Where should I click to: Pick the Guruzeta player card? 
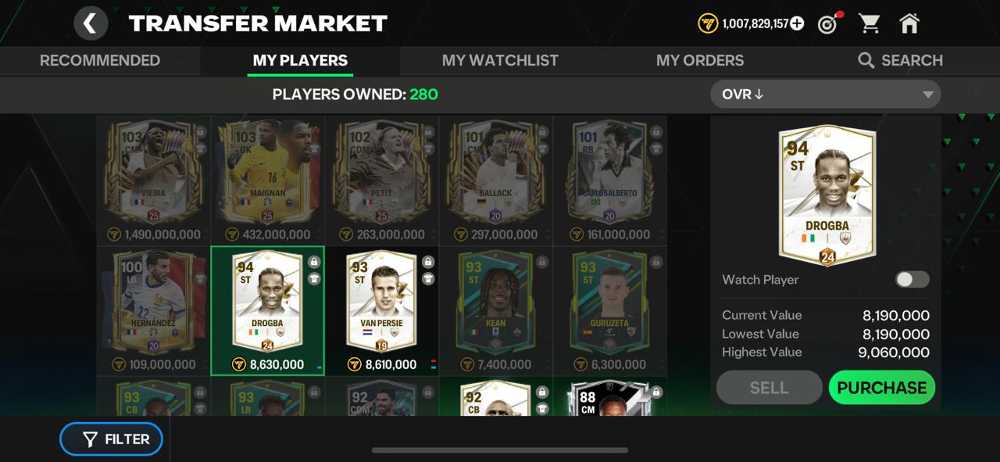(610, 305)
